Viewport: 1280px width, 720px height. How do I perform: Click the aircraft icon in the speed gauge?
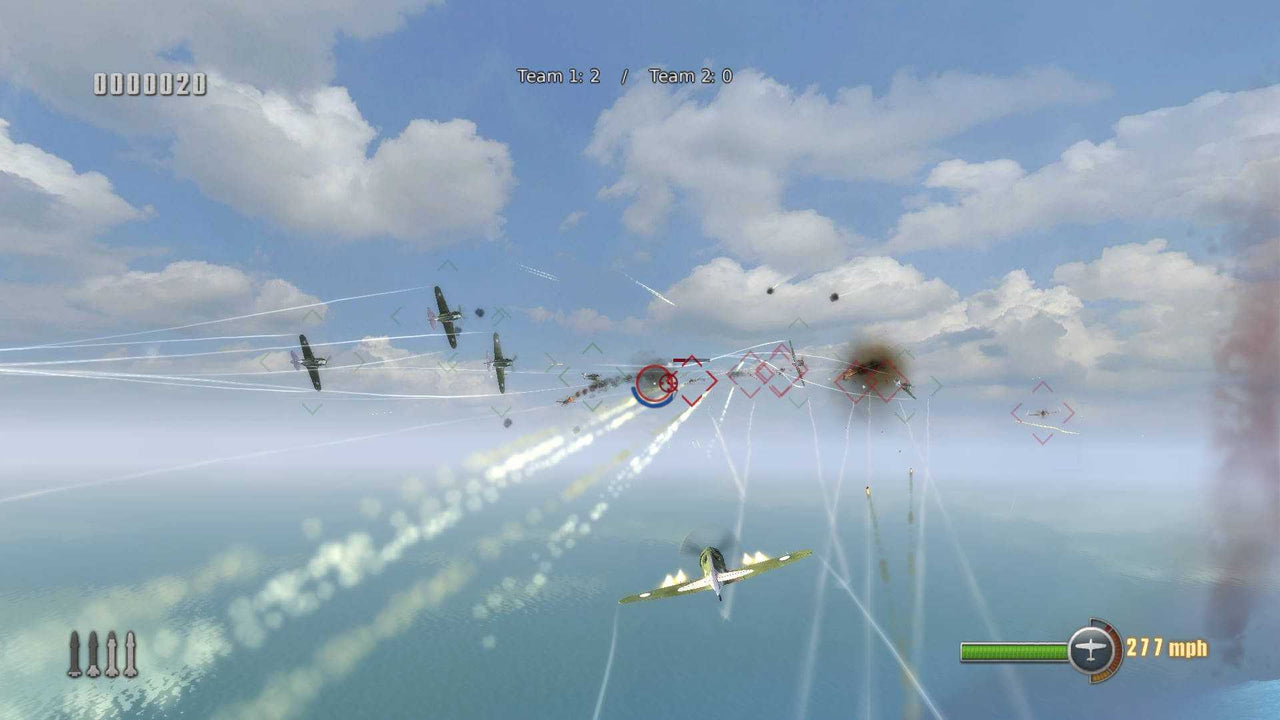[x=1090, y=648]
